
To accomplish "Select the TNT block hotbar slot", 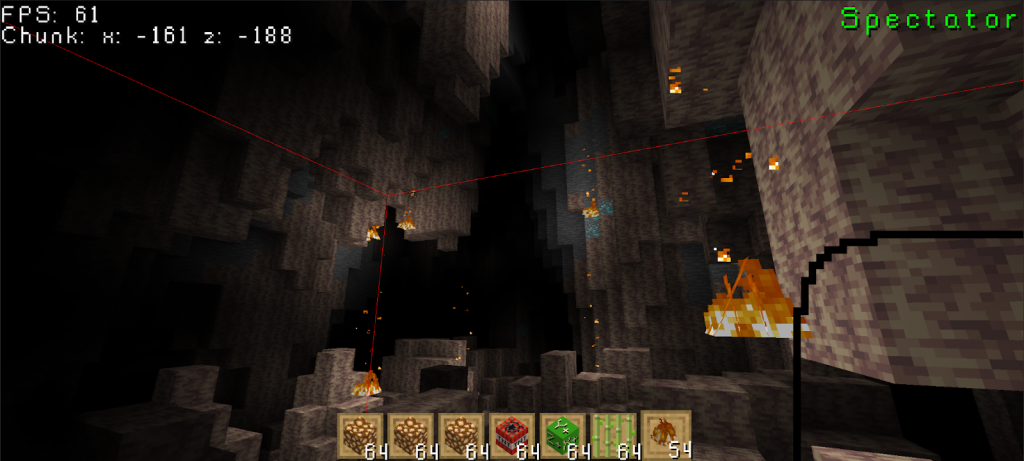I will coord(514,436).
